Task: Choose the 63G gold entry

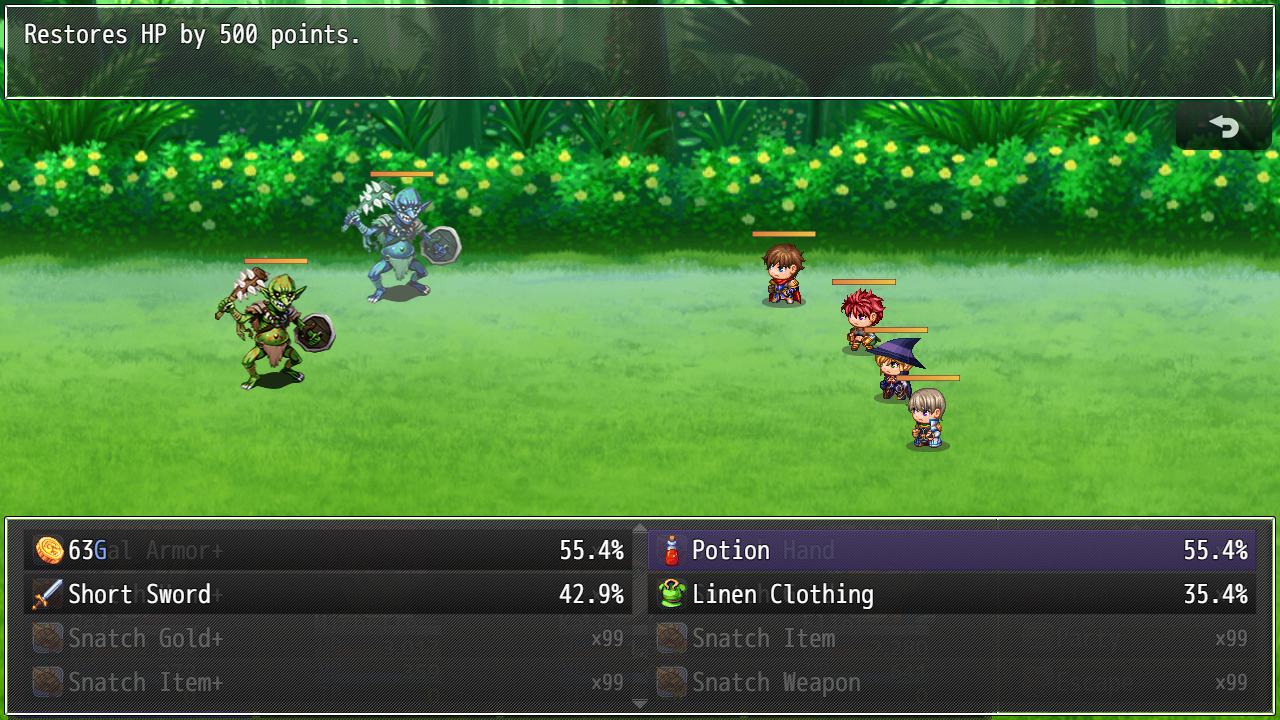Action: tap(328, 550)
